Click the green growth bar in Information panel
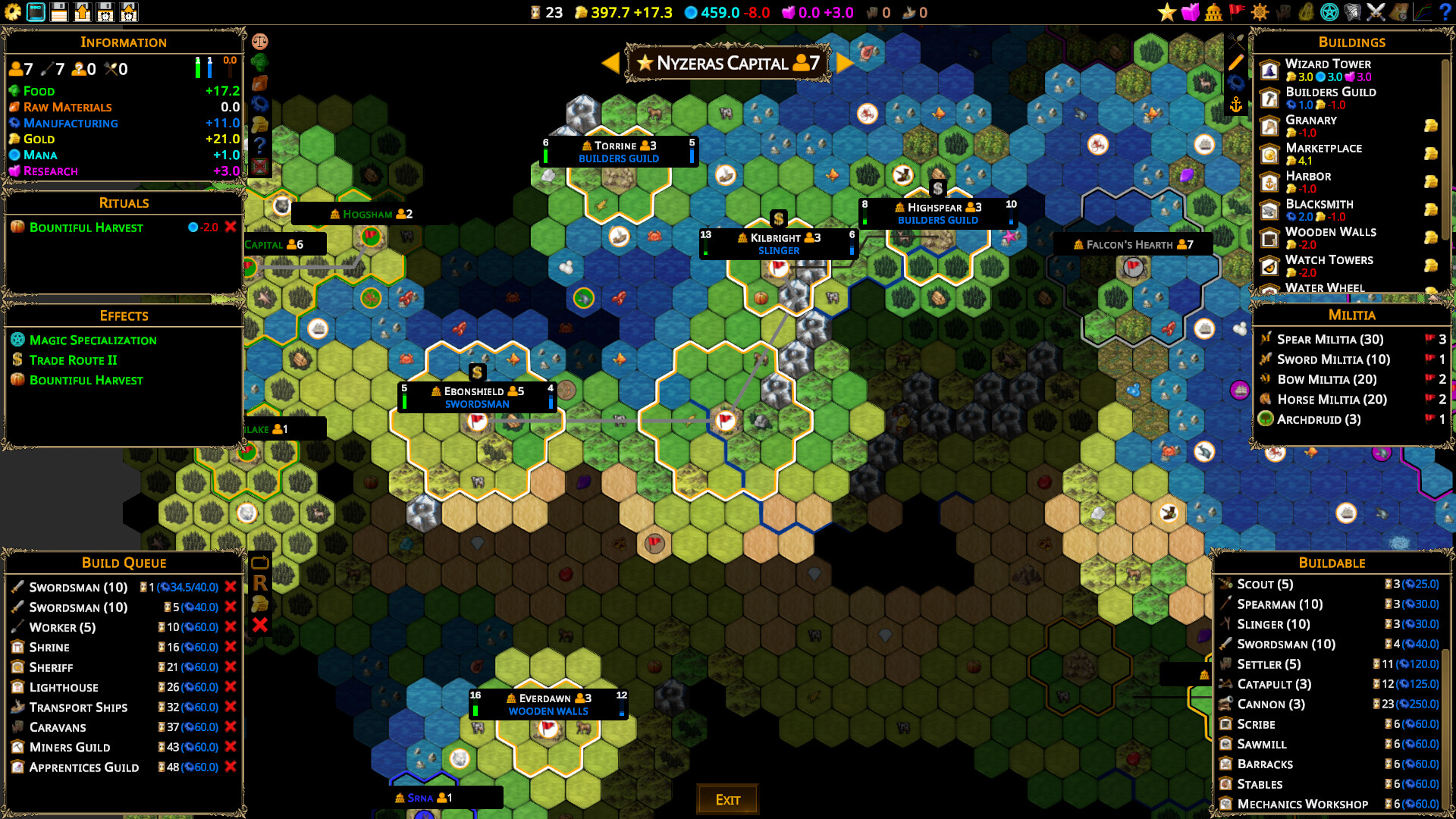 pyautogui.click(x=199, y=69)
